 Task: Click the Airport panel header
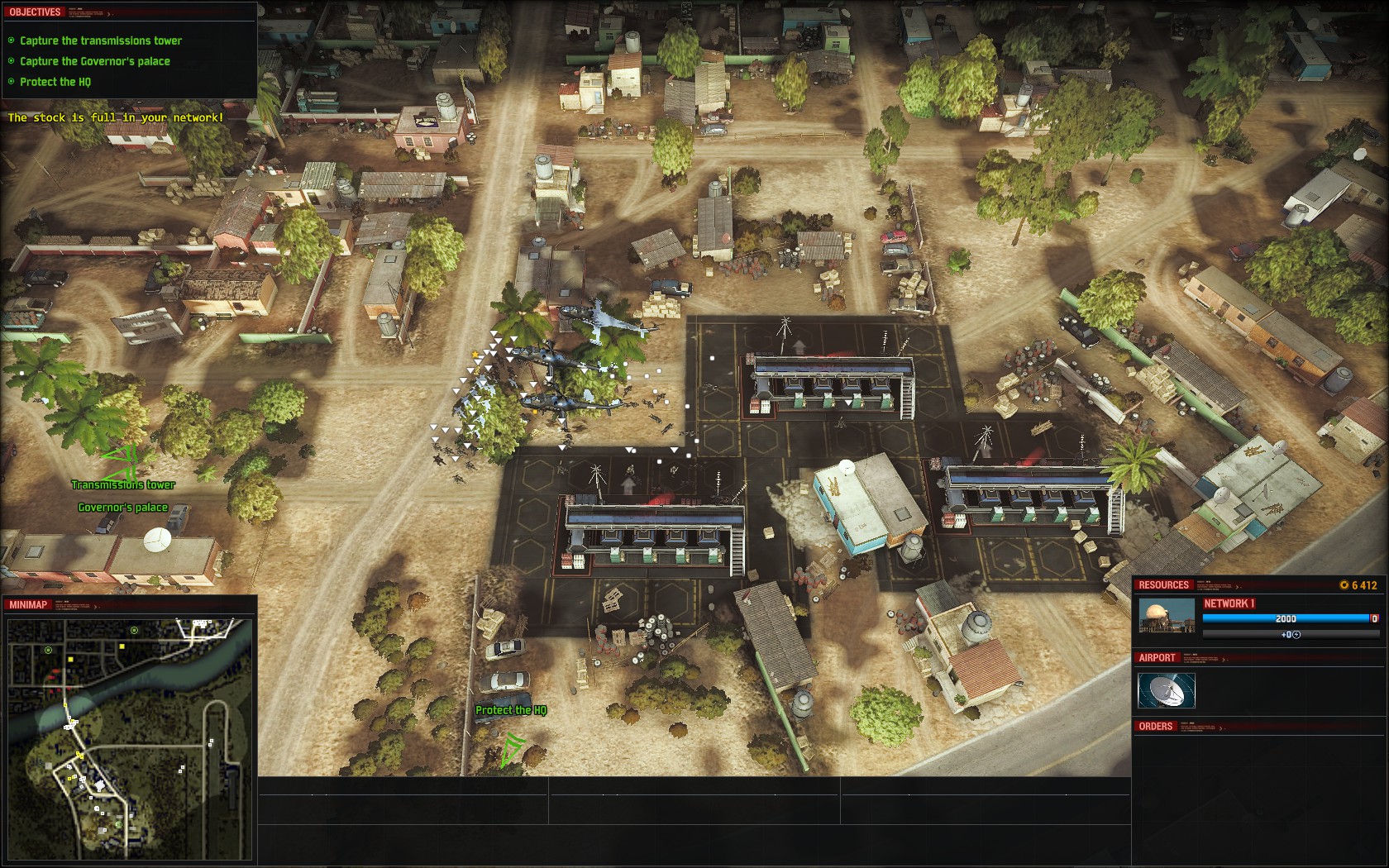click(1157, 658)
